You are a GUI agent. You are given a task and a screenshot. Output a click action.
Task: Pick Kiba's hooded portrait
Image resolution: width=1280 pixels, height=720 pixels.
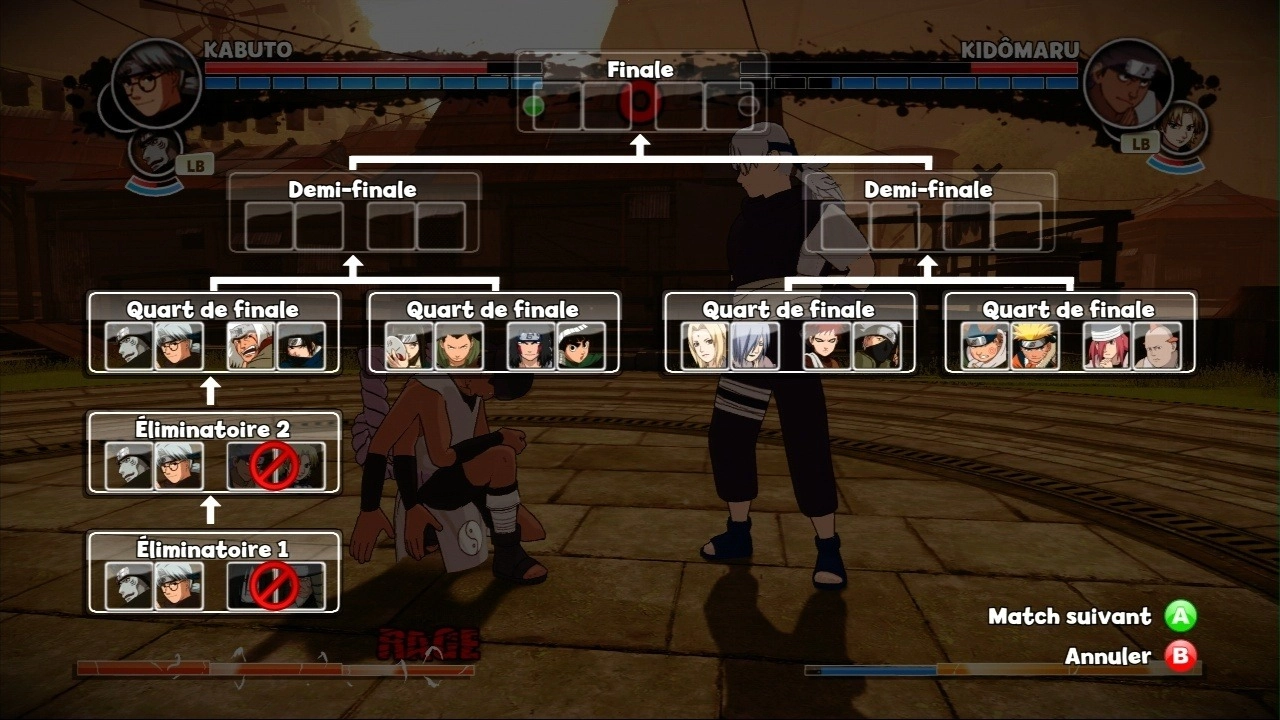tap(985, 346)
